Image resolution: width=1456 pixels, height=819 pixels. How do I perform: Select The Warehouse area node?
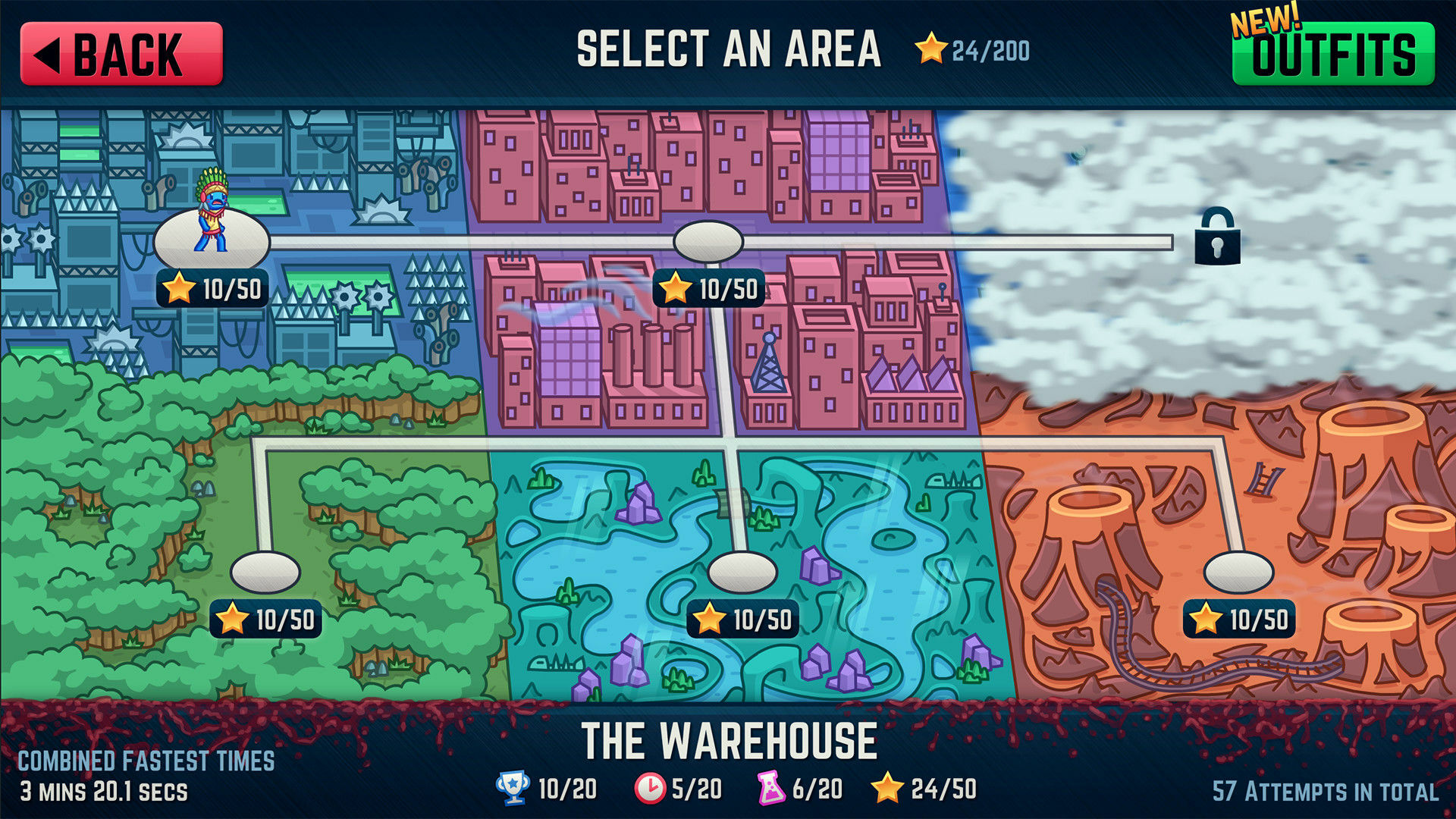point(212,239)
